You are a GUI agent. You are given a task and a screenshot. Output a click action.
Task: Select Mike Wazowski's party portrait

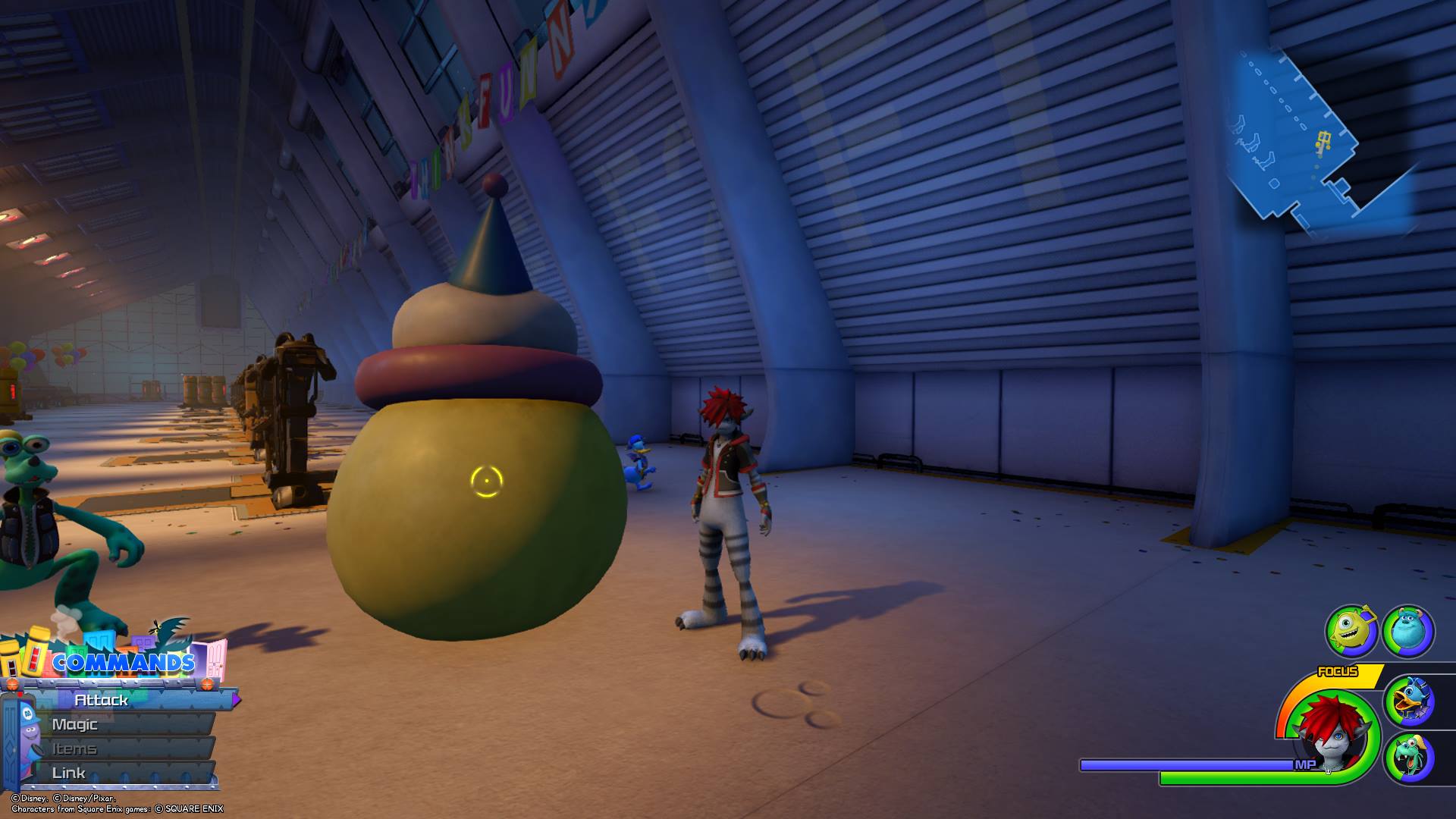coord(1351,630)
